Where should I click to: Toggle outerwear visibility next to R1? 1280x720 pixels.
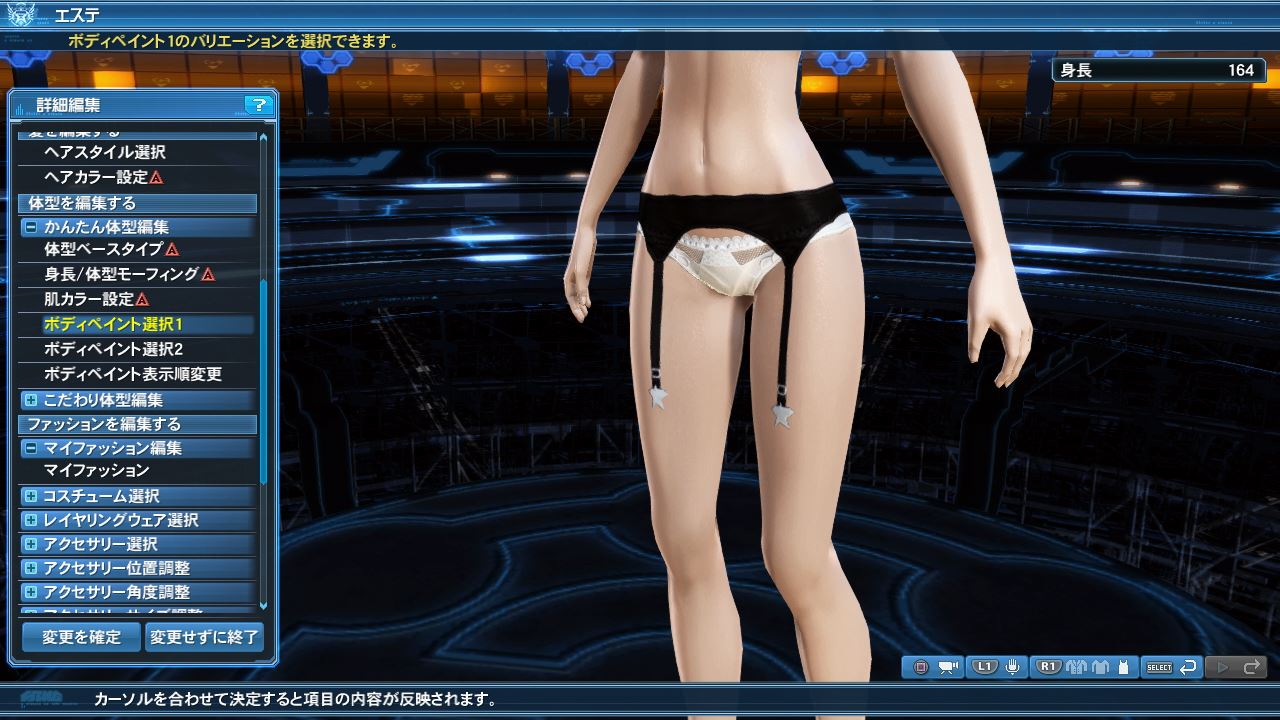(1076, 666)
